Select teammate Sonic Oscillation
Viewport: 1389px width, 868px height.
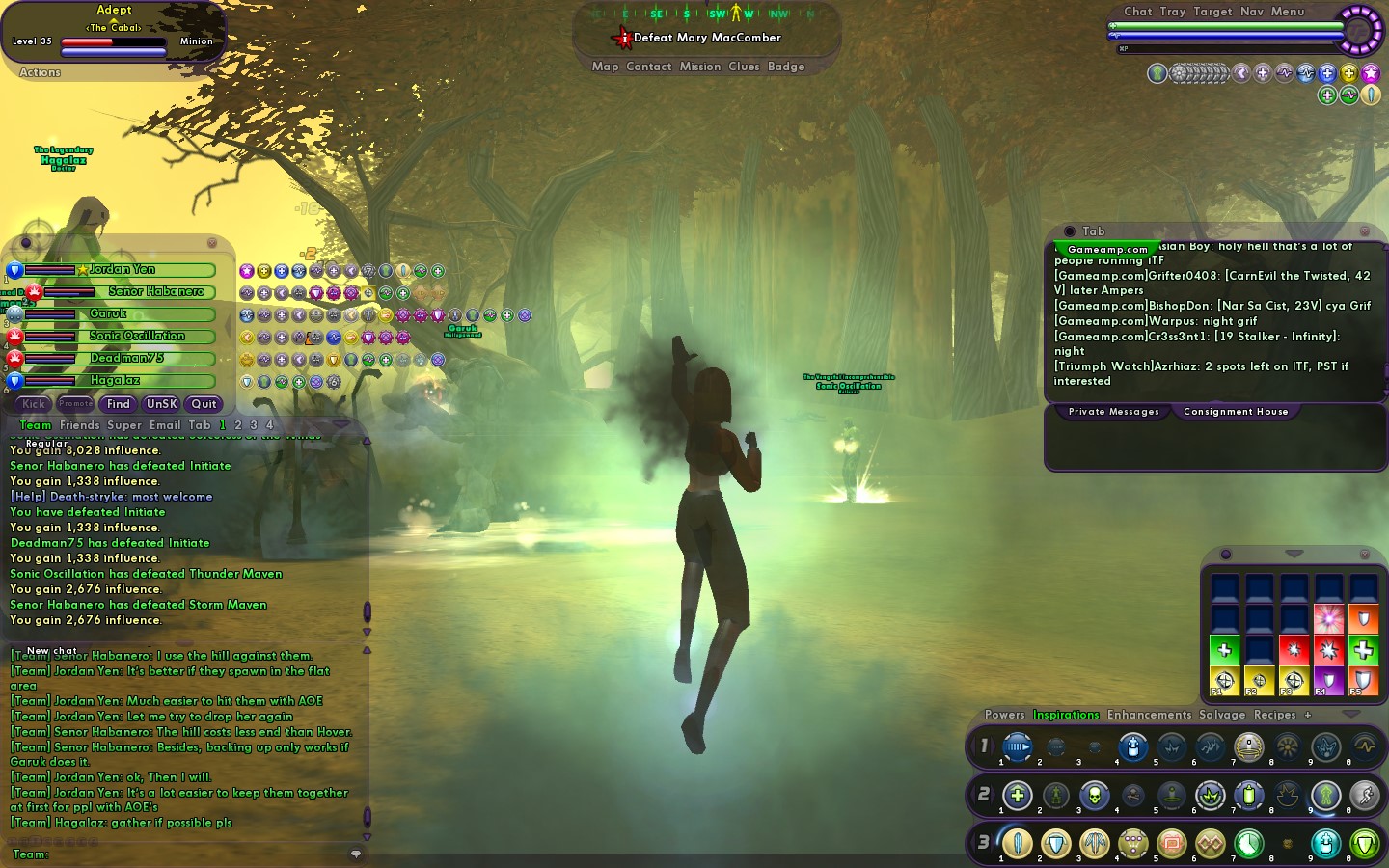coord(137,336)
